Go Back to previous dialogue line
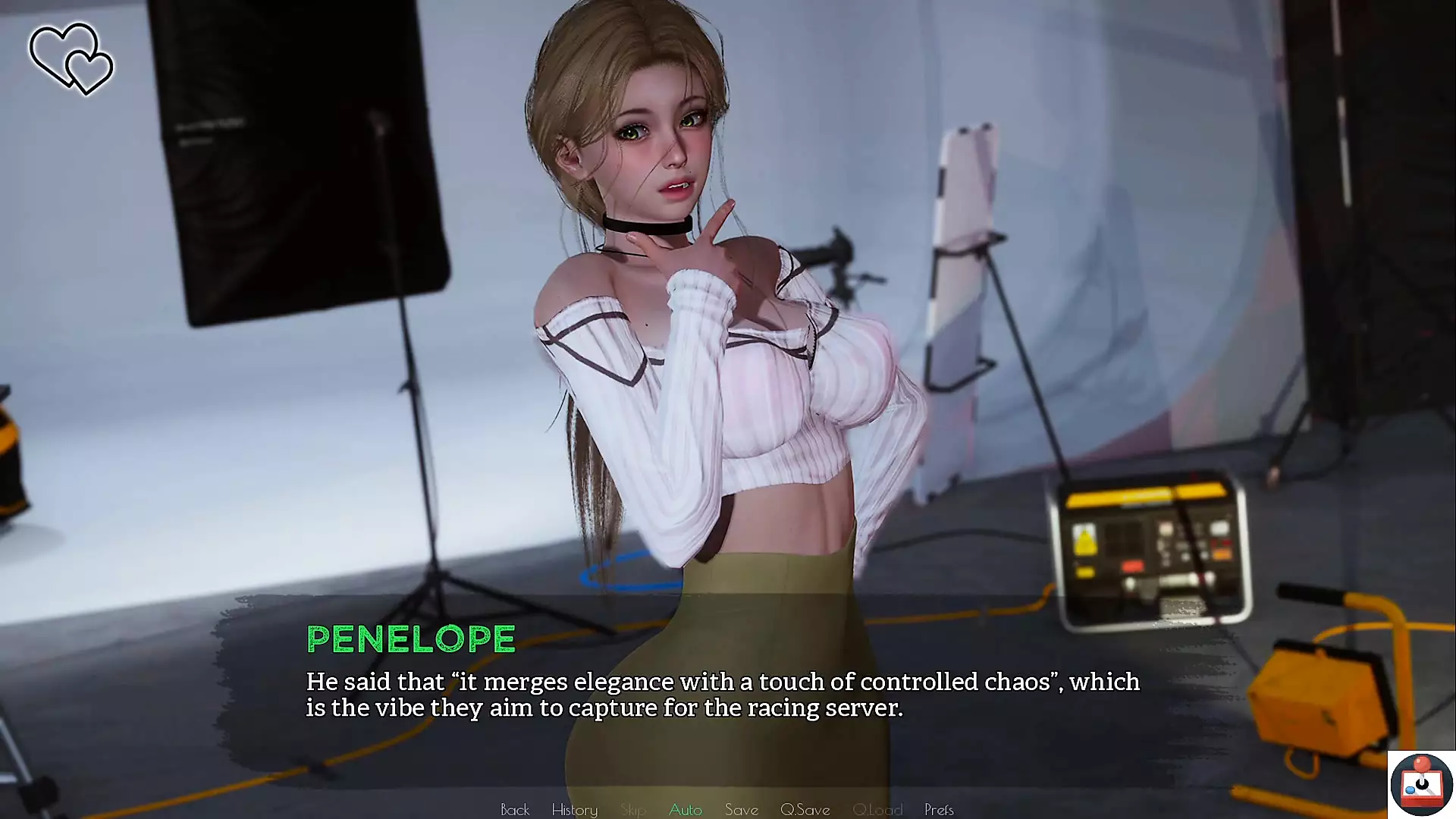1456x819 pixels. click(514, 809)
